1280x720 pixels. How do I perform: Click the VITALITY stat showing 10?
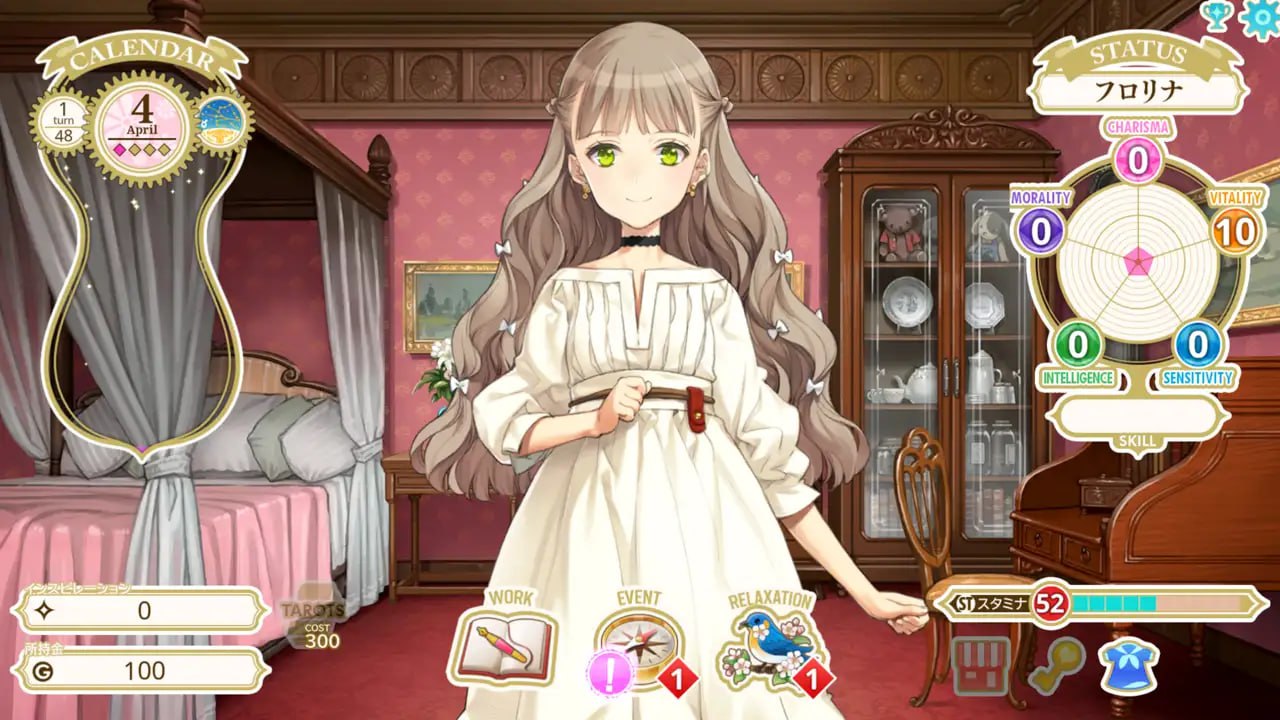click(x=1237, y=232)
